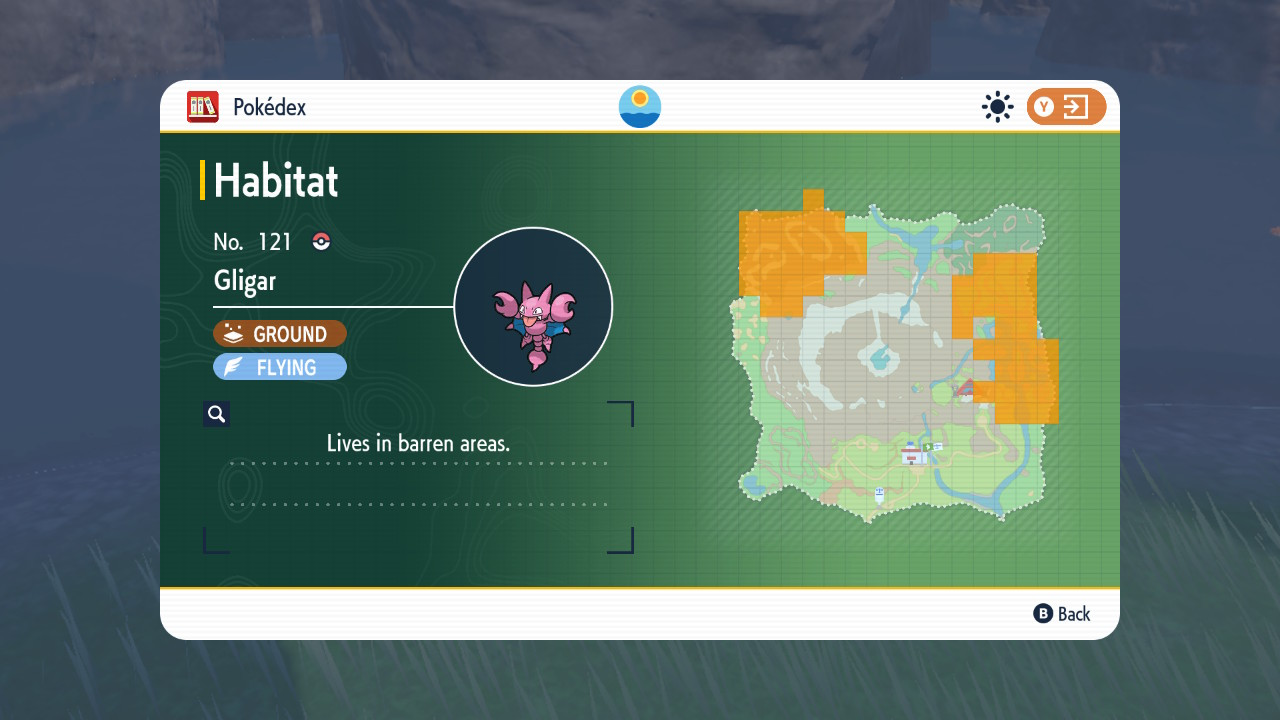Select the magnifying glass icon
Image resolution: width=1280 pixels, height=720 pixels.
point(216,414)
